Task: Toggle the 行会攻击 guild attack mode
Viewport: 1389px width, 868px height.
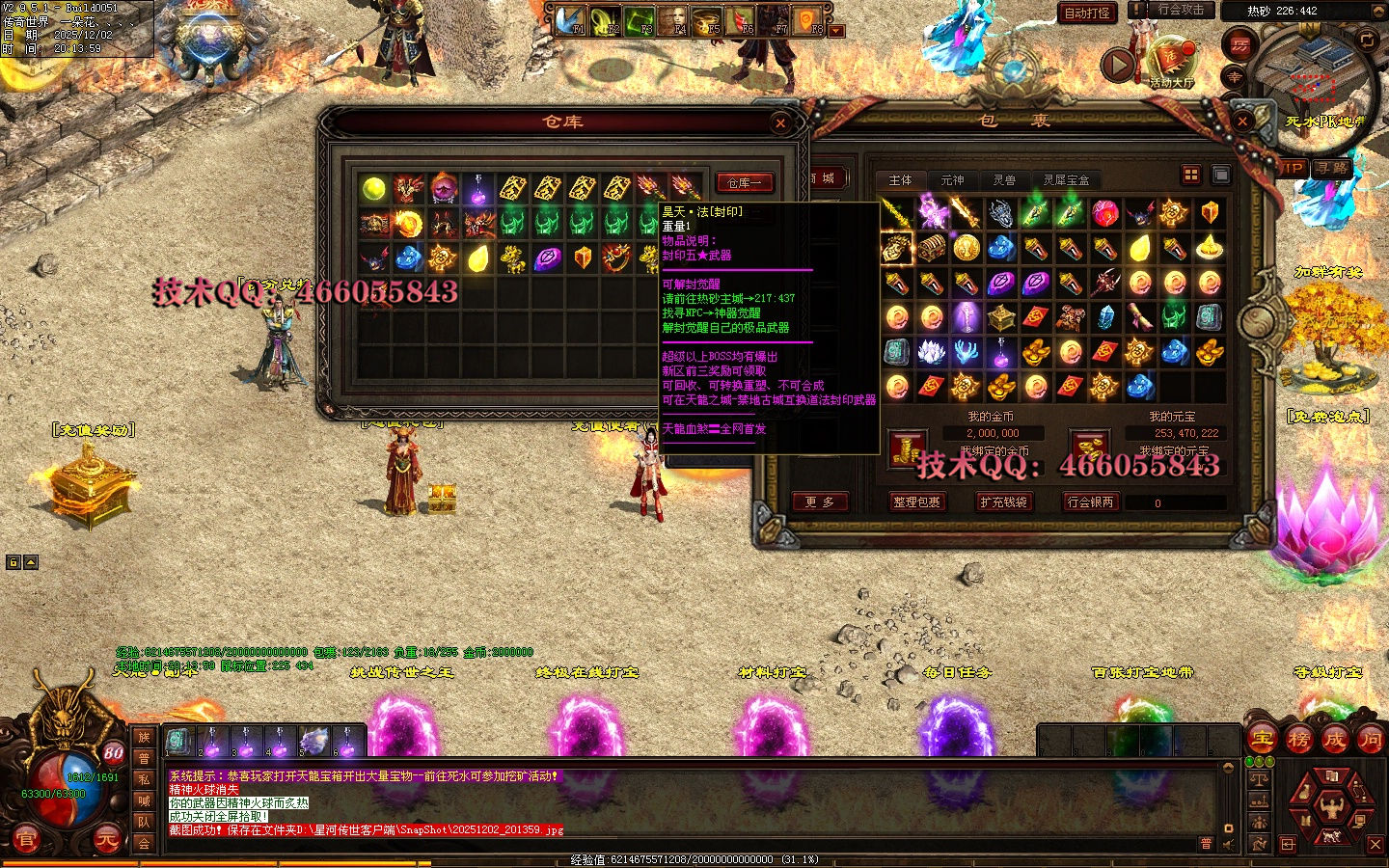Action: coord(1180,10)
